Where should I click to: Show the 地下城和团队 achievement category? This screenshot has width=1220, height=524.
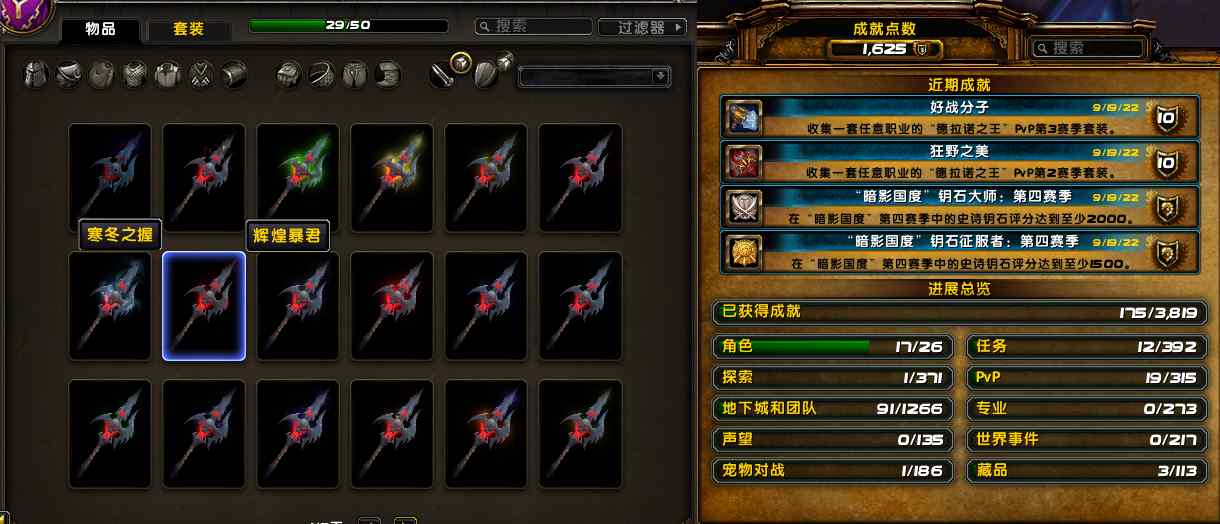tap(834, 408)
